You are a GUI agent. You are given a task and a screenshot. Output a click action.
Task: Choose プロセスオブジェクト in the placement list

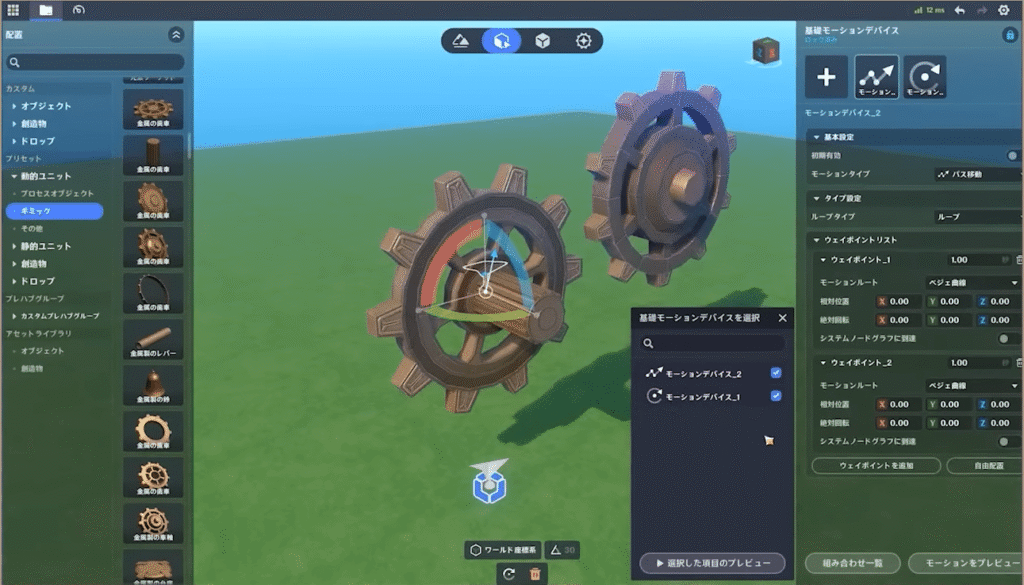pyautogui.click(x=57, y=193)
